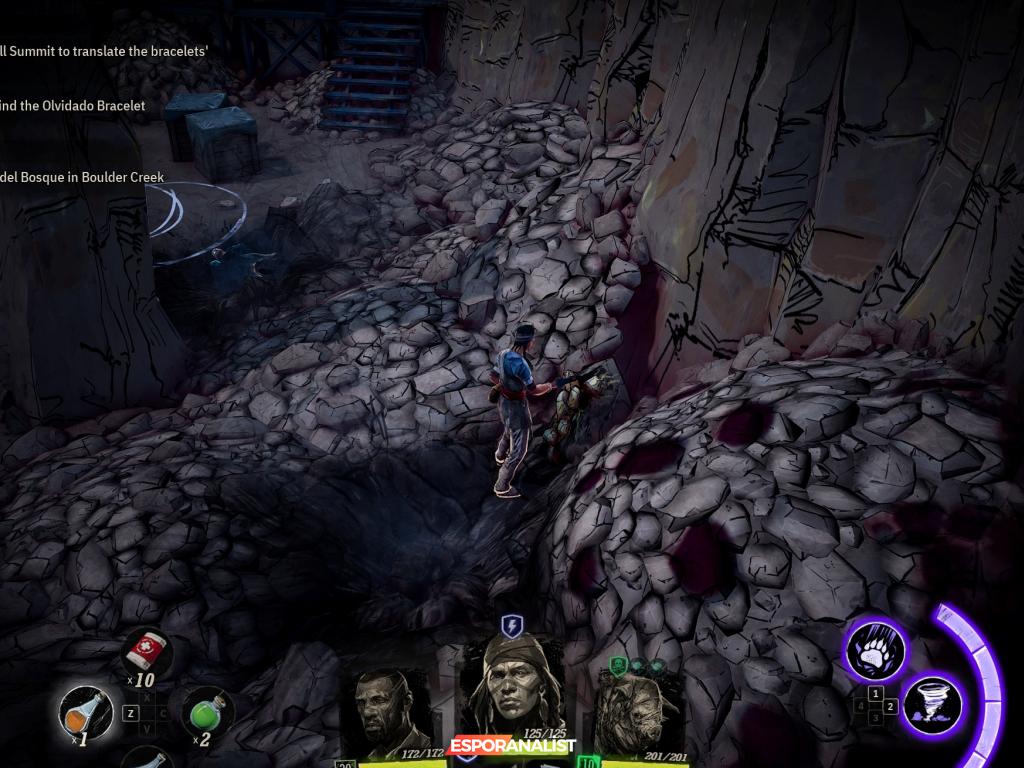Image resolution: width=1024 pixels, height=768 pixels.
Task: Select the Boulder Creek quest objective
Action: [82, 177]
